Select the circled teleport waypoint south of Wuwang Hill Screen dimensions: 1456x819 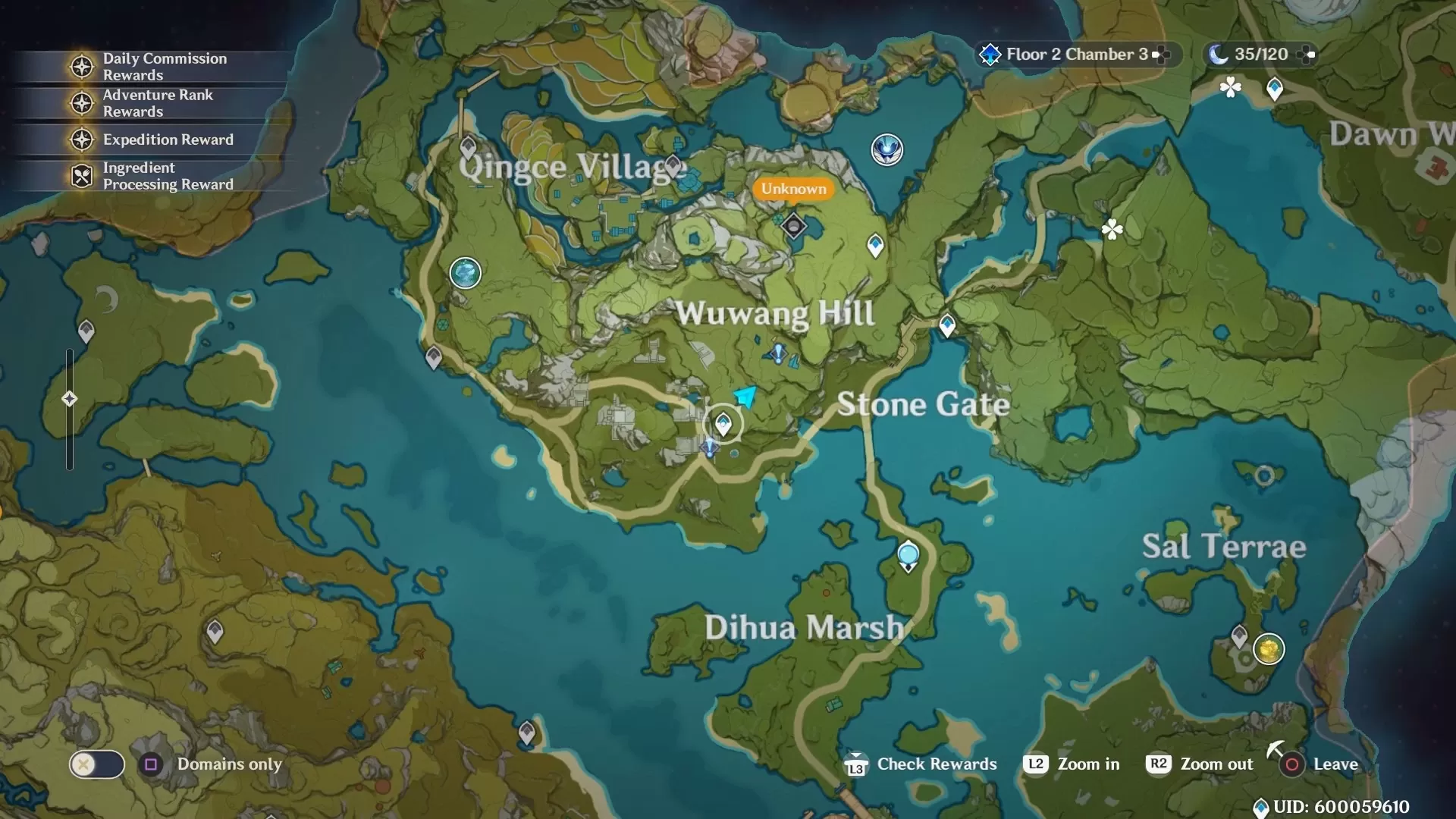(x=723, y=423)
